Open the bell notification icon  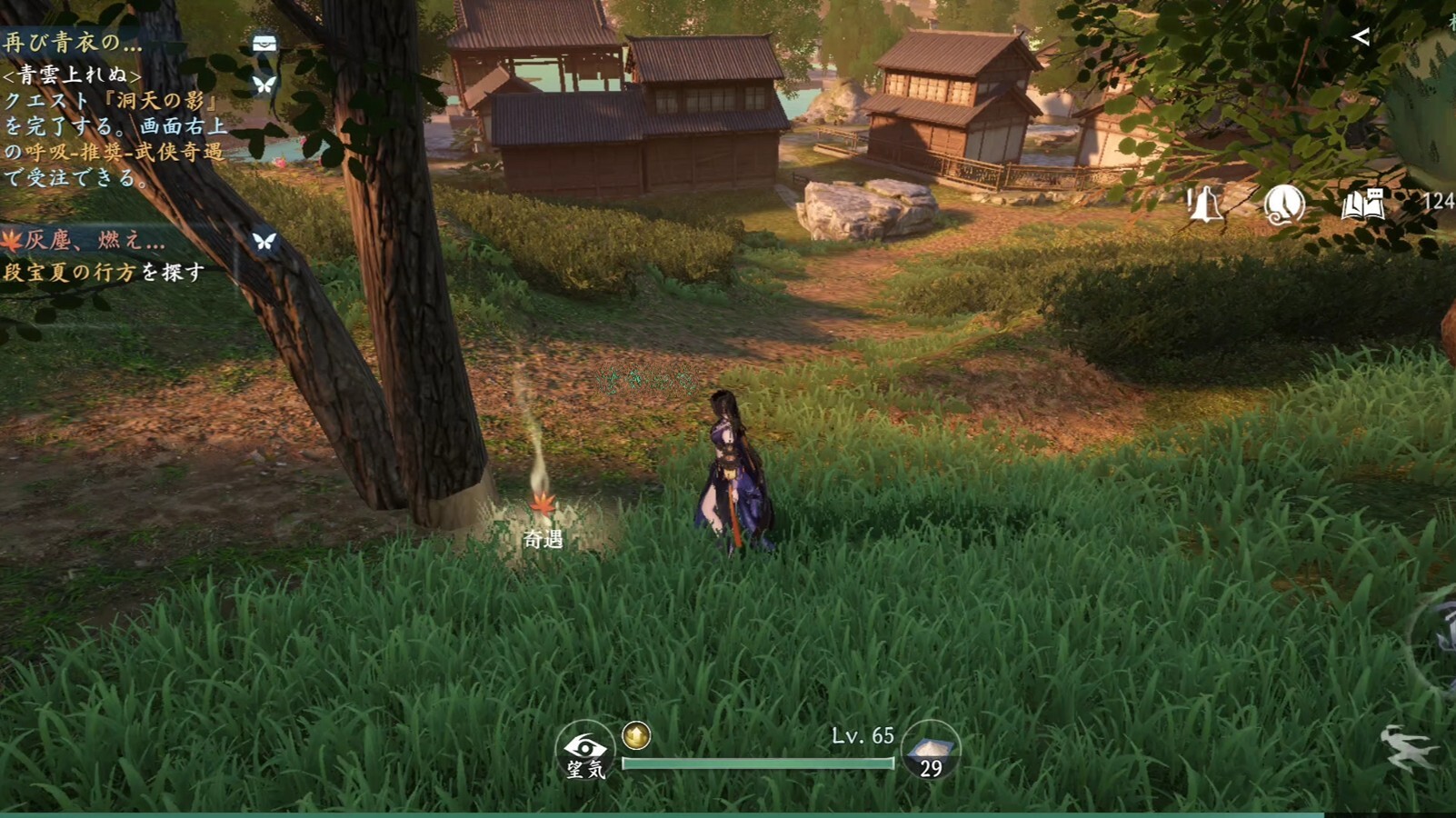tap(1205, 205)
